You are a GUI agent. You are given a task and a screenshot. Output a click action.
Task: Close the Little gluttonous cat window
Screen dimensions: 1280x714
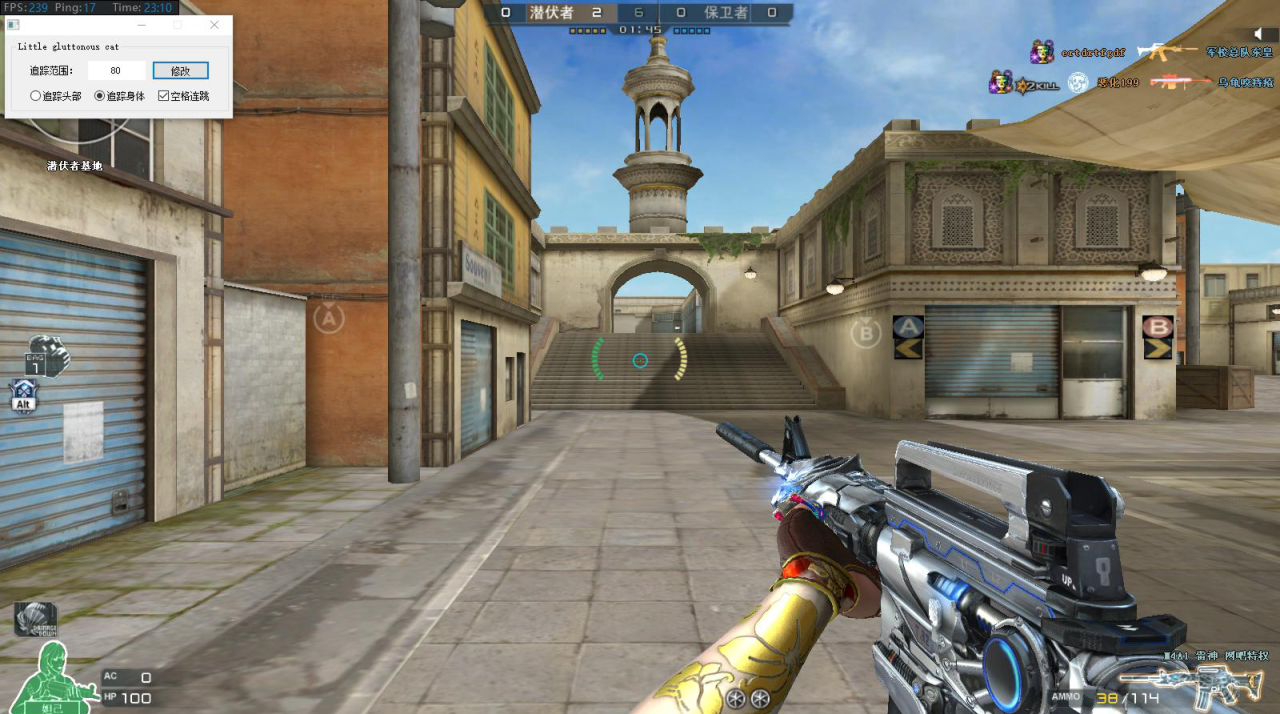[214, 25]
